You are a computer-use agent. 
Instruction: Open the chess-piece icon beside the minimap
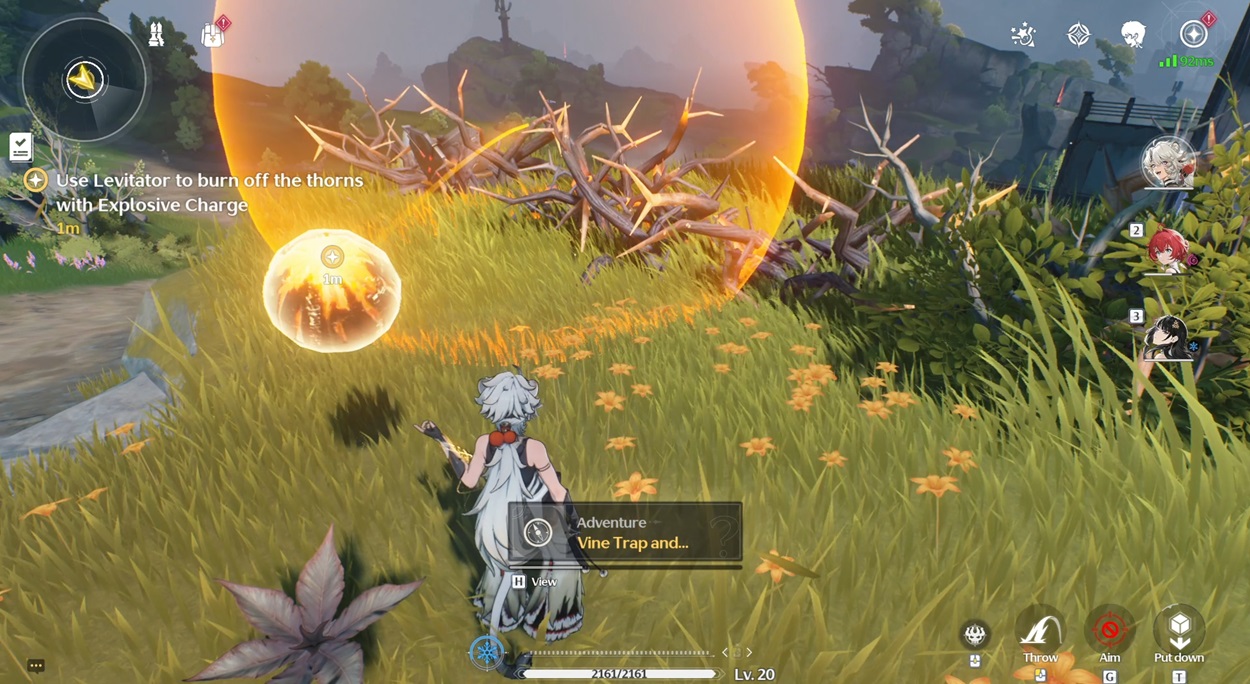click(x=156, y=35)
